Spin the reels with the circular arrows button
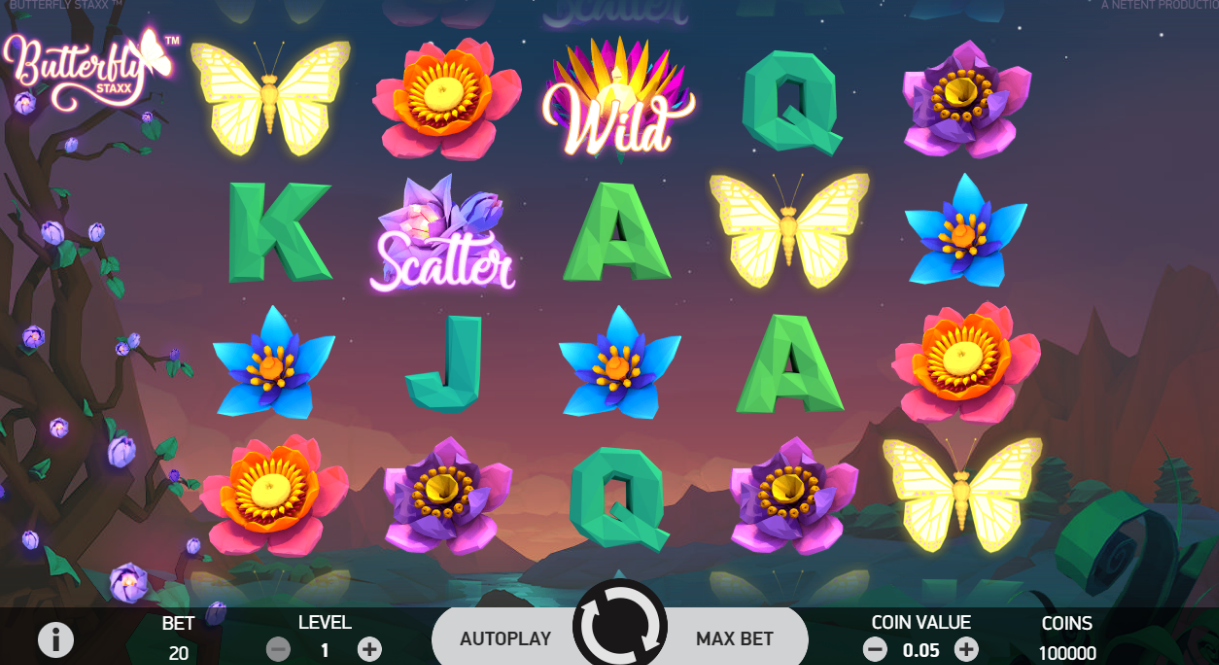The image size is (1219, 665). coord(619,627)
